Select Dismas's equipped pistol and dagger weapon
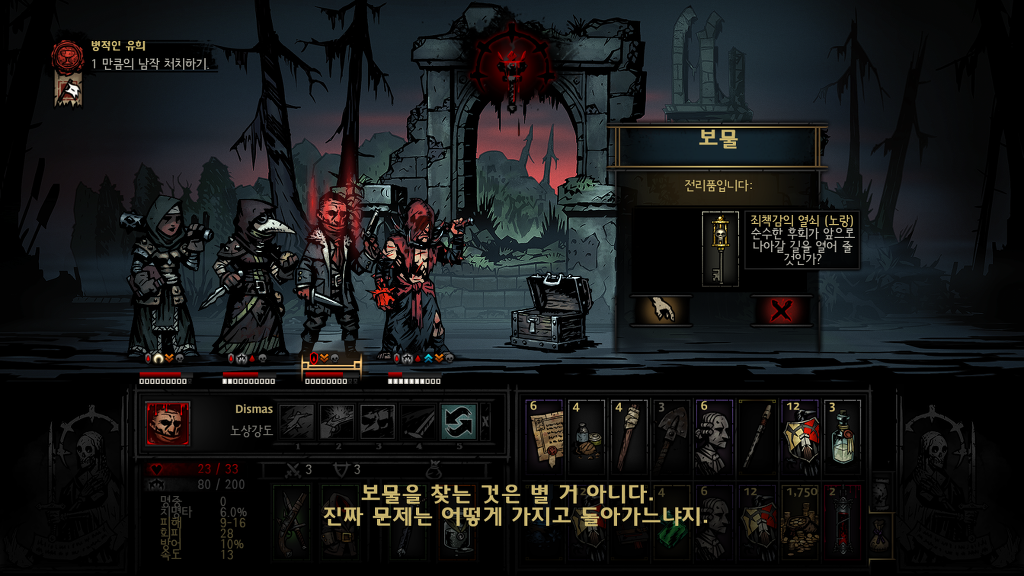 click(x=292, y=520)
